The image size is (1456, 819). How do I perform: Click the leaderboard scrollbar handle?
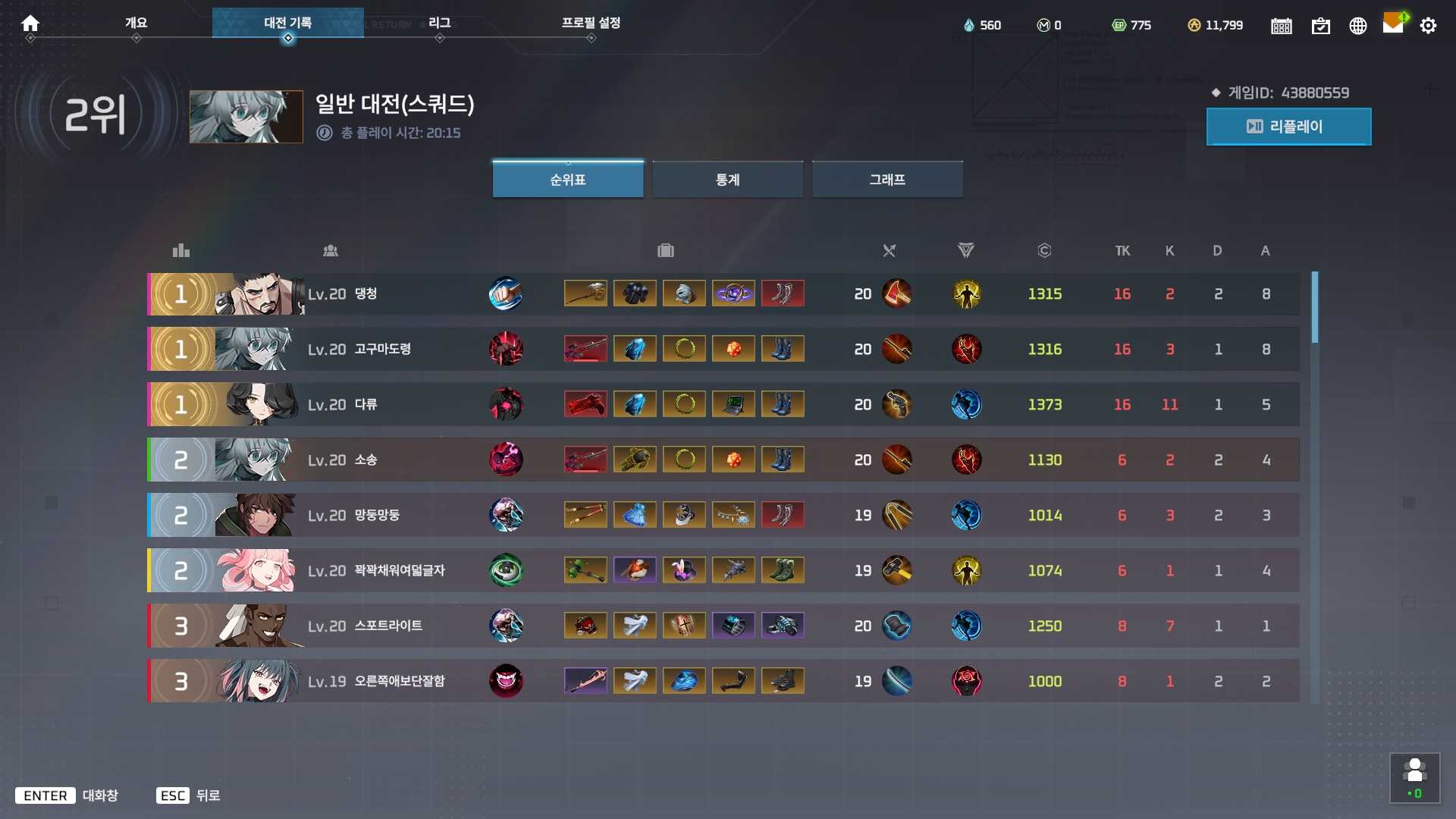coord(1316,307)
